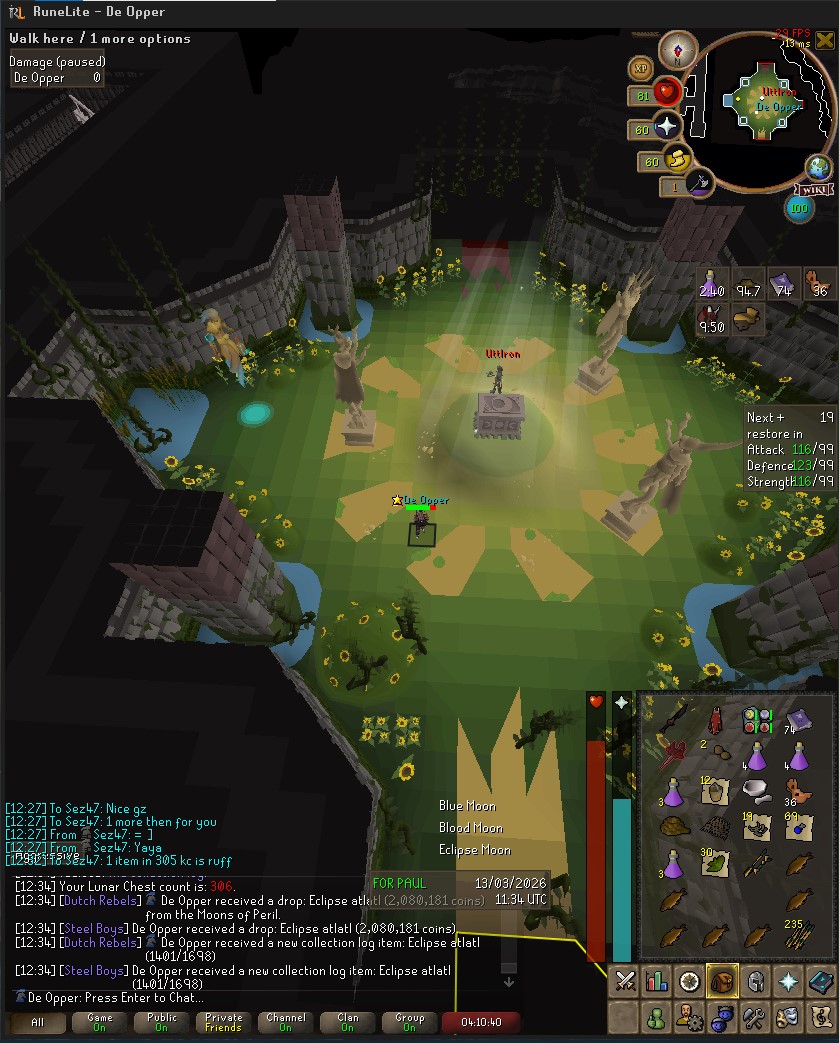Switch to the Skills tab

656,982
